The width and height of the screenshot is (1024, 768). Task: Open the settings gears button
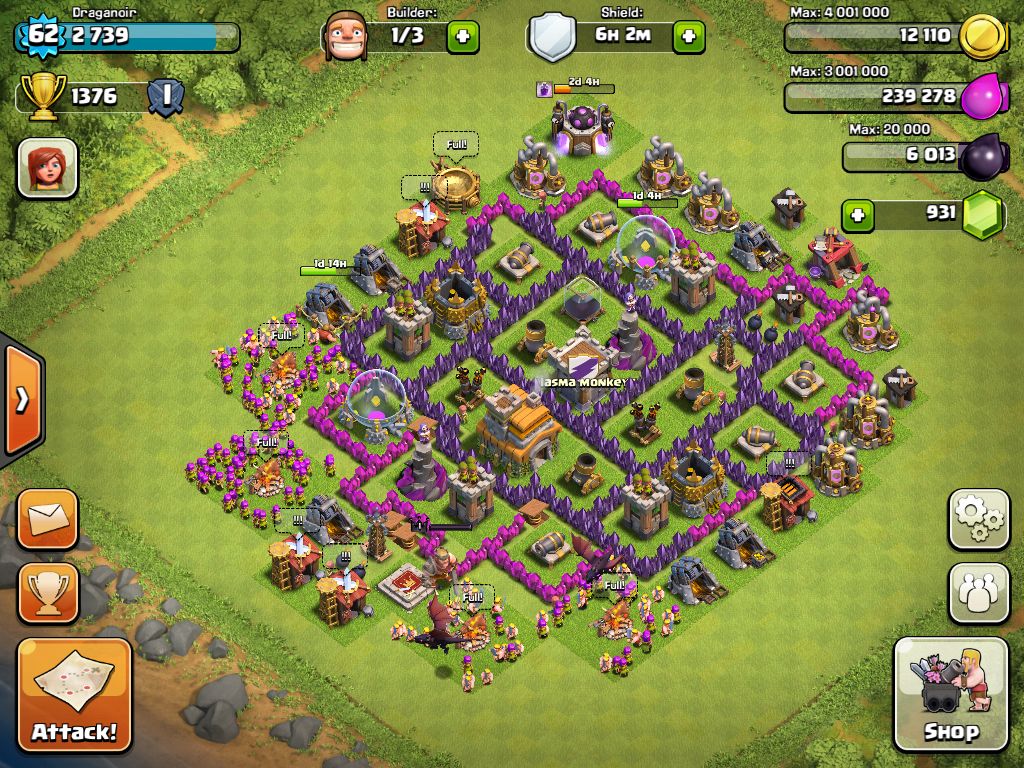pos(978,519)
